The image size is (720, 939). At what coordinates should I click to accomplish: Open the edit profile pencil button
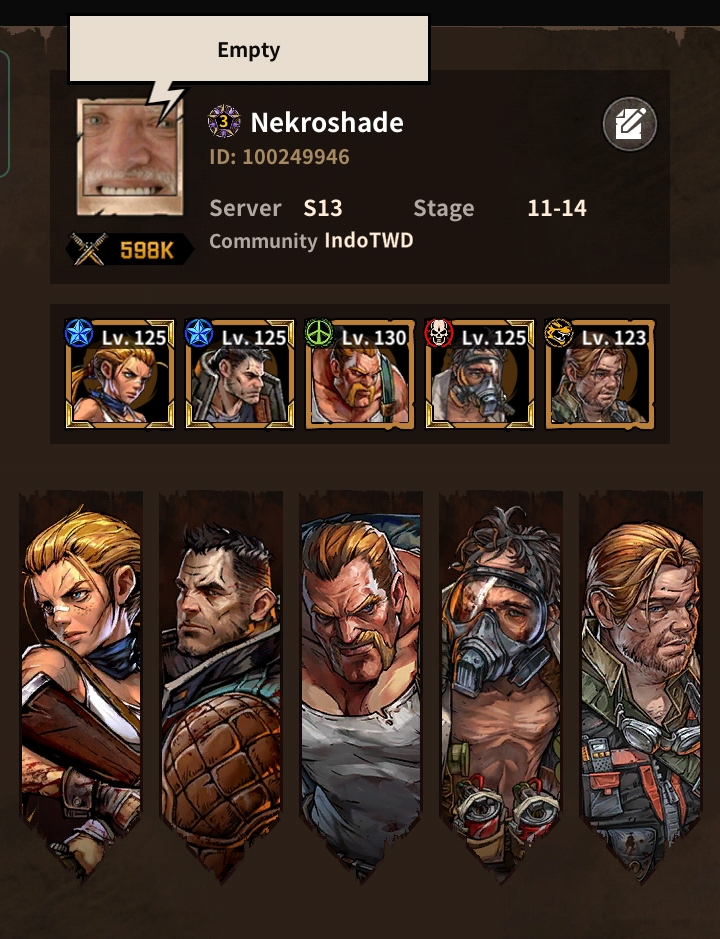tap(630, 125)
